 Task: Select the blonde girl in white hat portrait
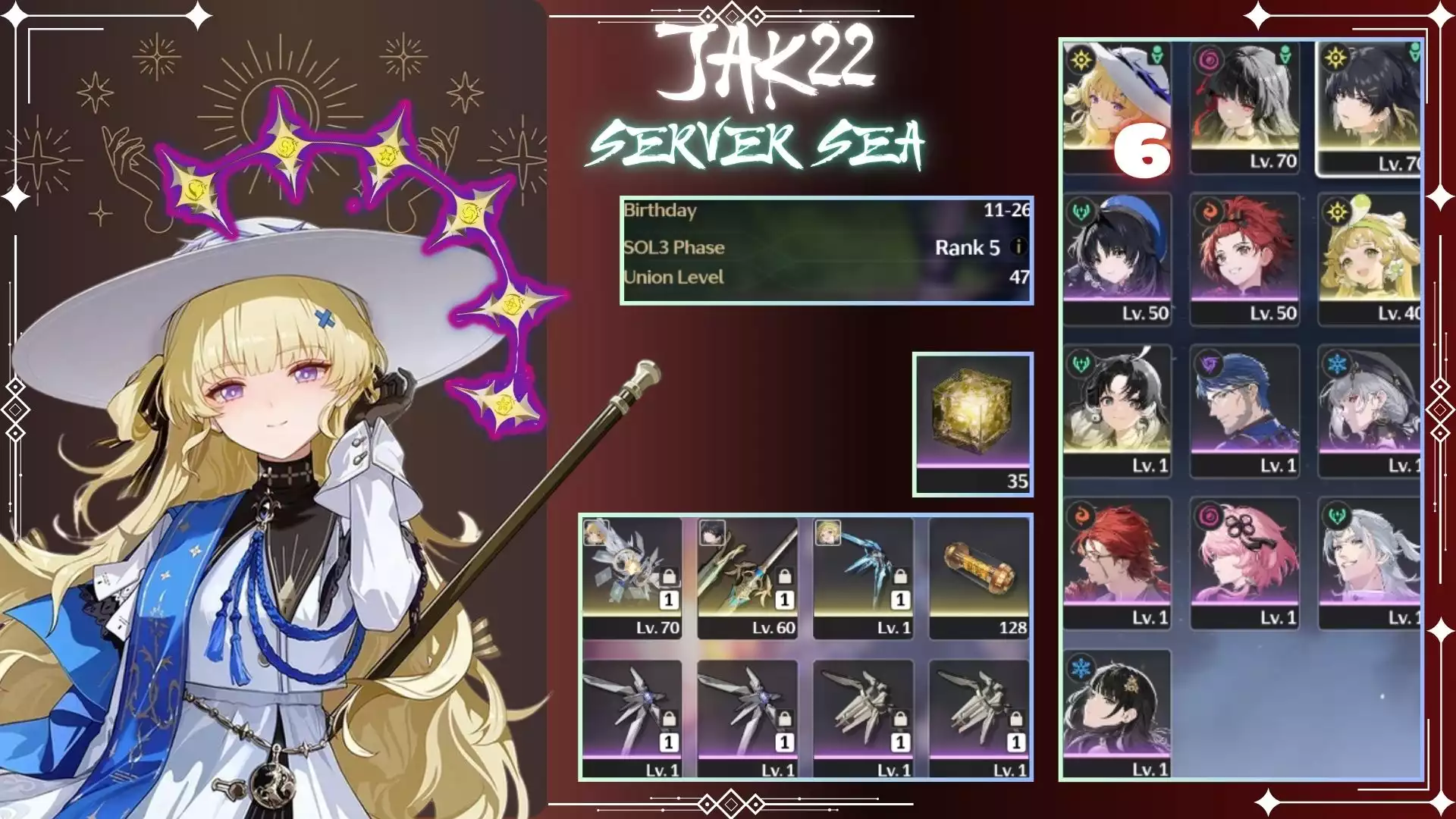[x=1116, y=106]
